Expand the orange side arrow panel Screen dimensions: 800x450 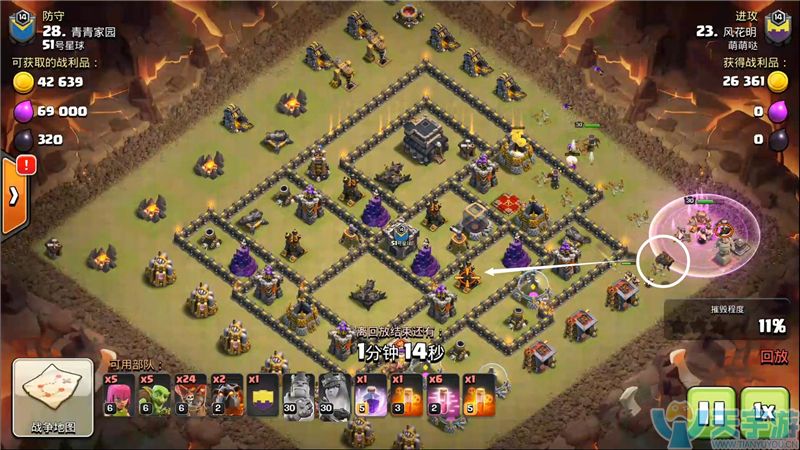tap(13, 195)
